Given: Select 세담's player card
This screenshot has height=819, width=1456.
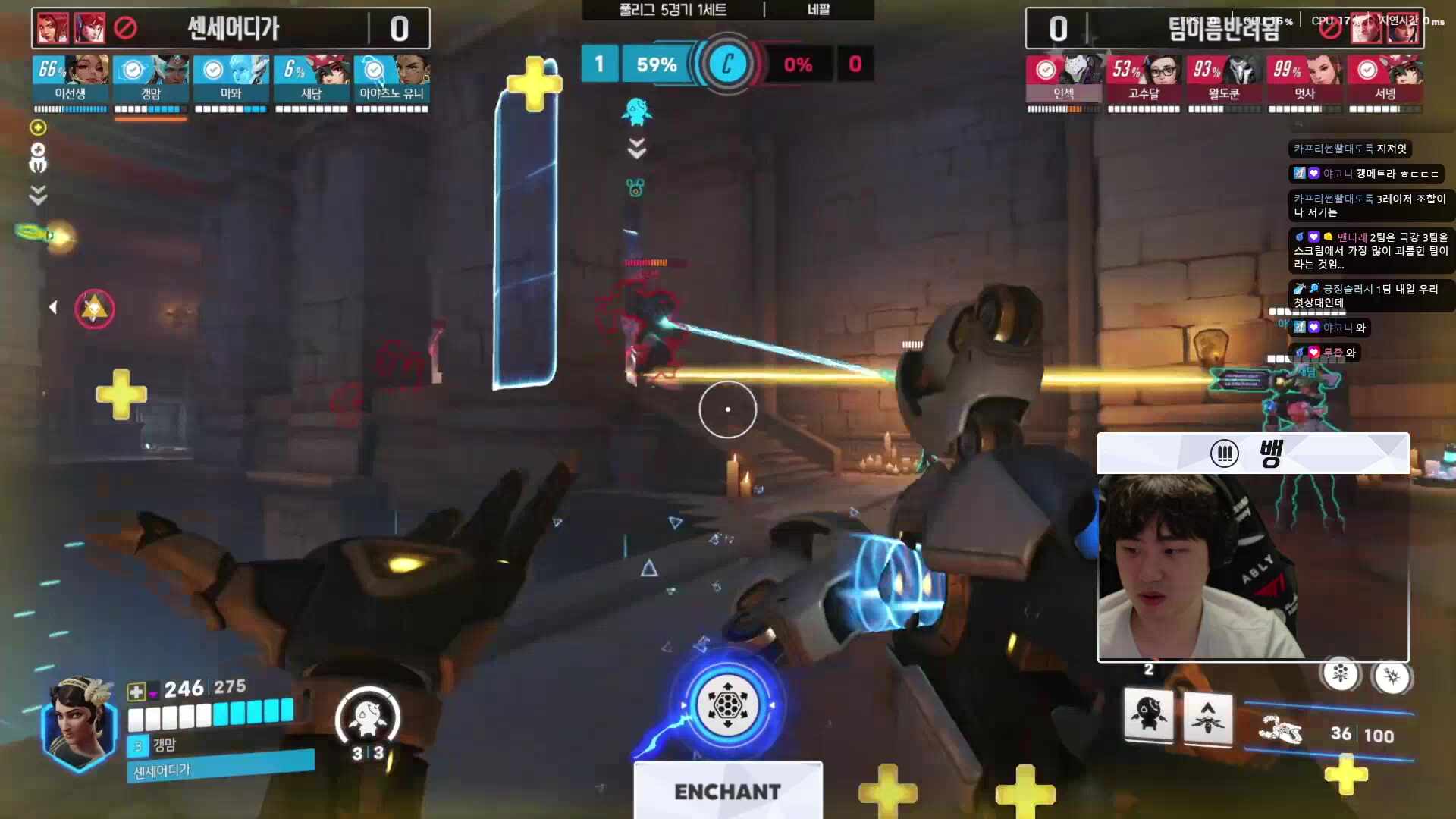Looking at the screenshot, I should 312,80.
